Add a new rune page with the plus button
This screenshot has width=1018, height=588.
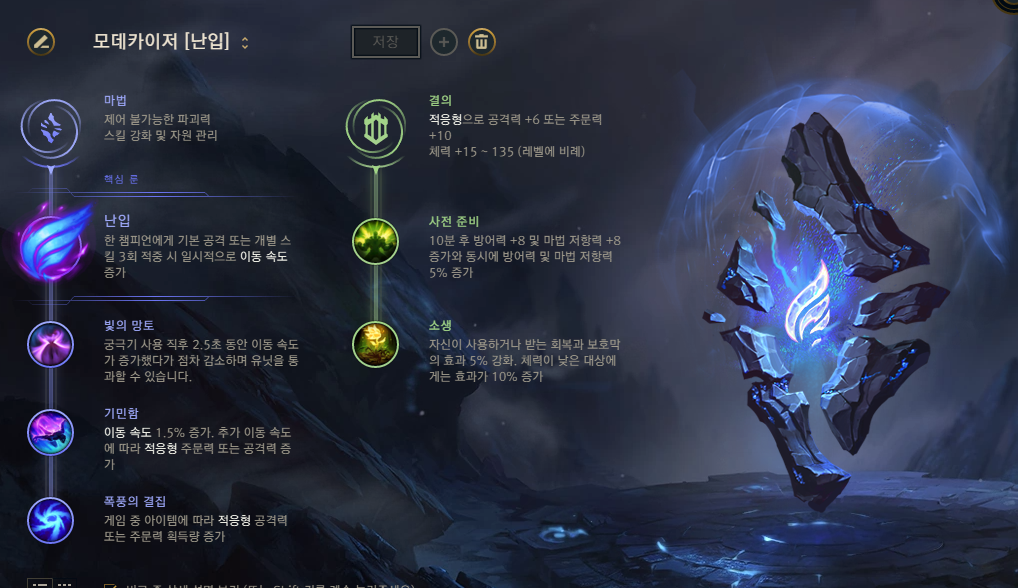(x=444, y=42)
